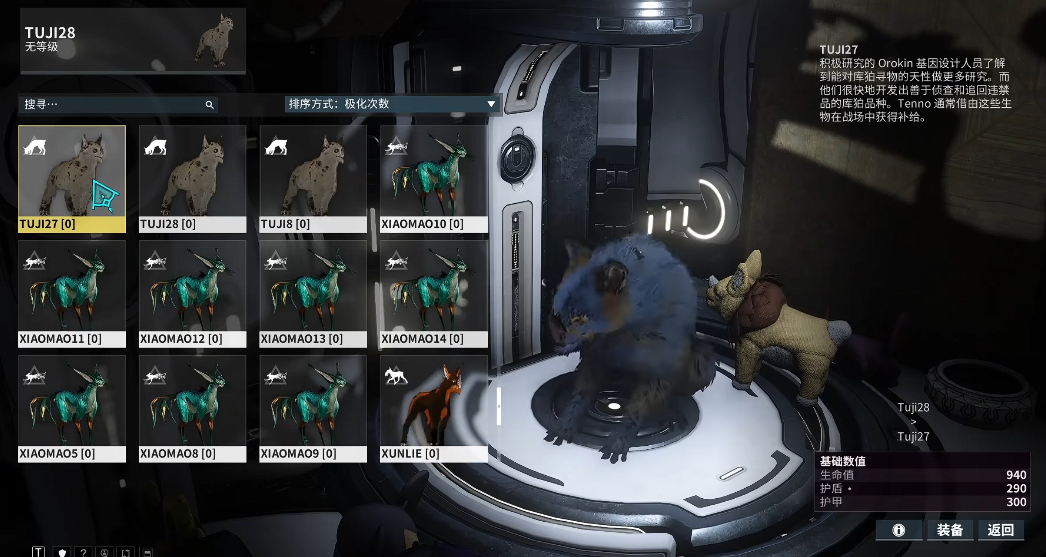Go back with the 返回 button

(1001, 530)
